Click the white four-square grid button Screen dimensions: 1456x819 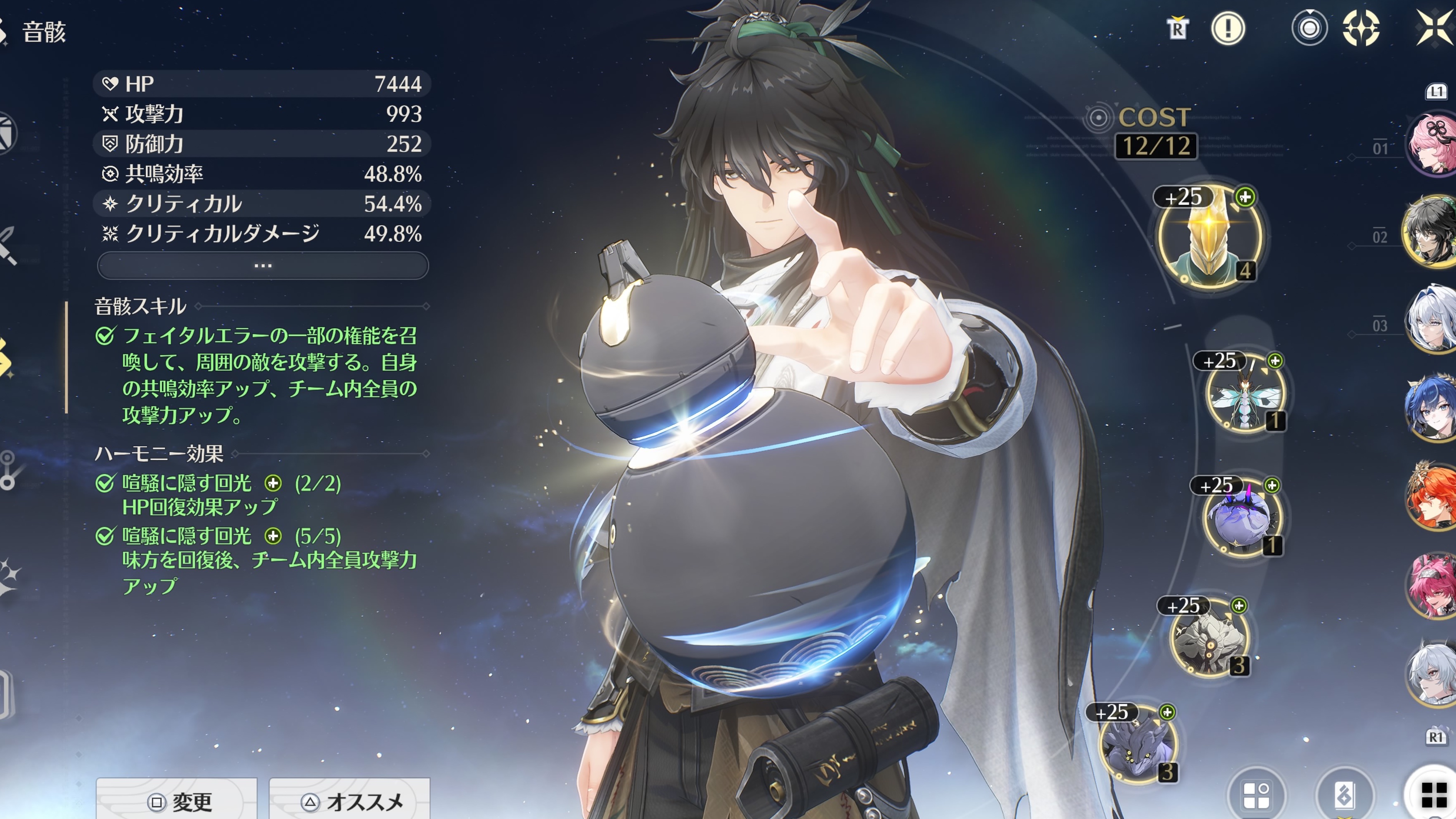point(1434,795)
